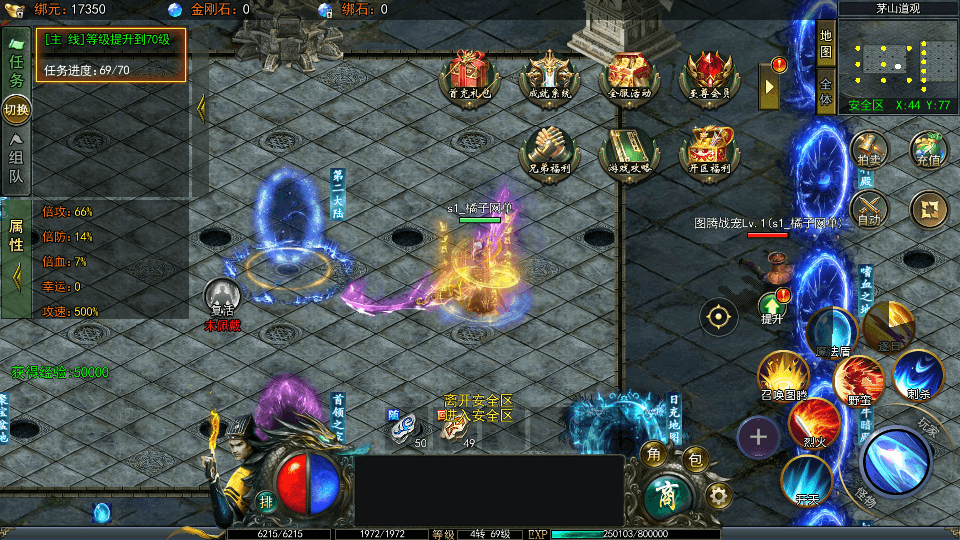Image resolution: width=960 pixels, height=540 pixels.
Task: Open the 成就系统 achievement system
Action: (548, 75)
